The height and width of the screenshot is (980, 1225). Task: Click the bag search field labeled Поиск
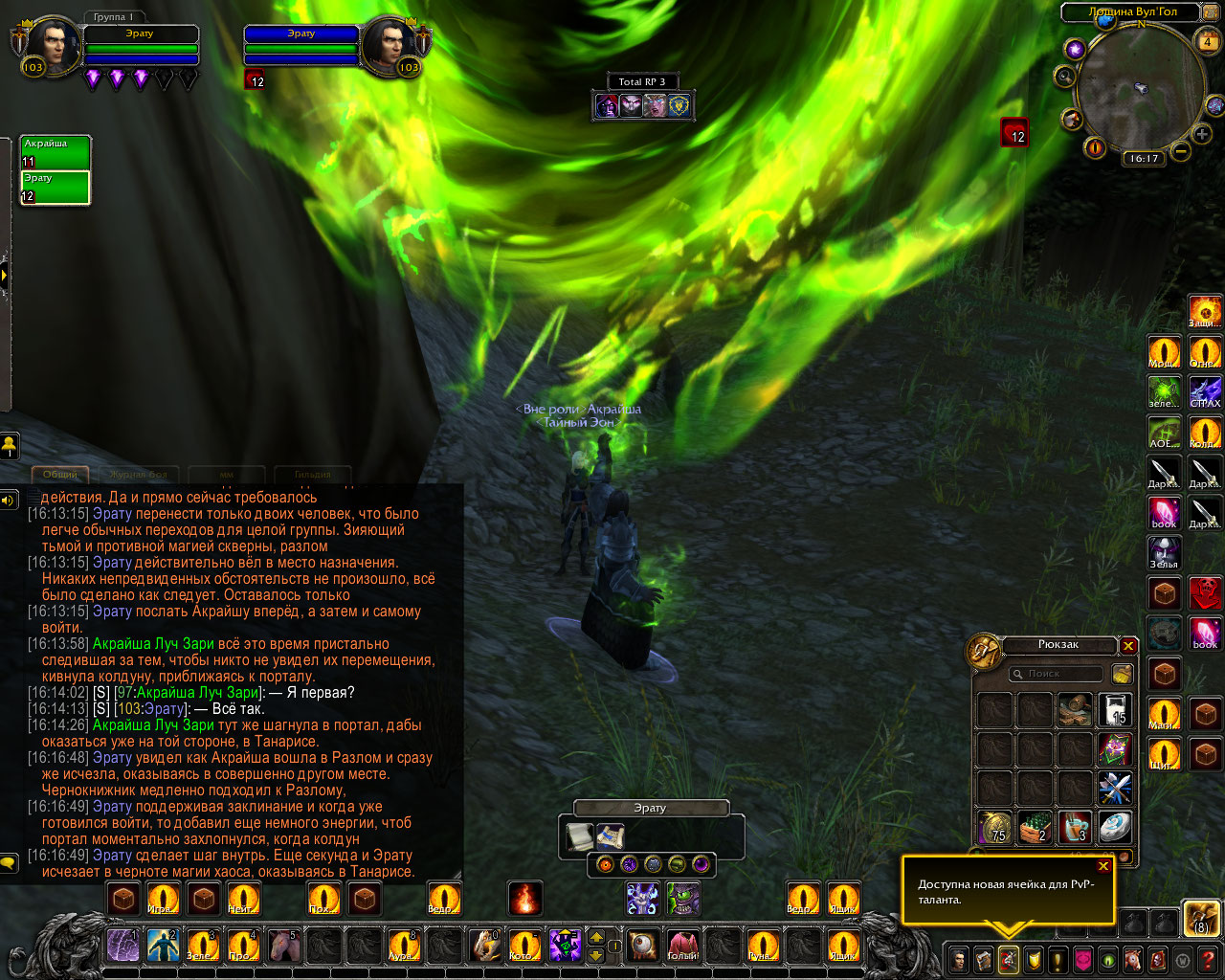1056,674
